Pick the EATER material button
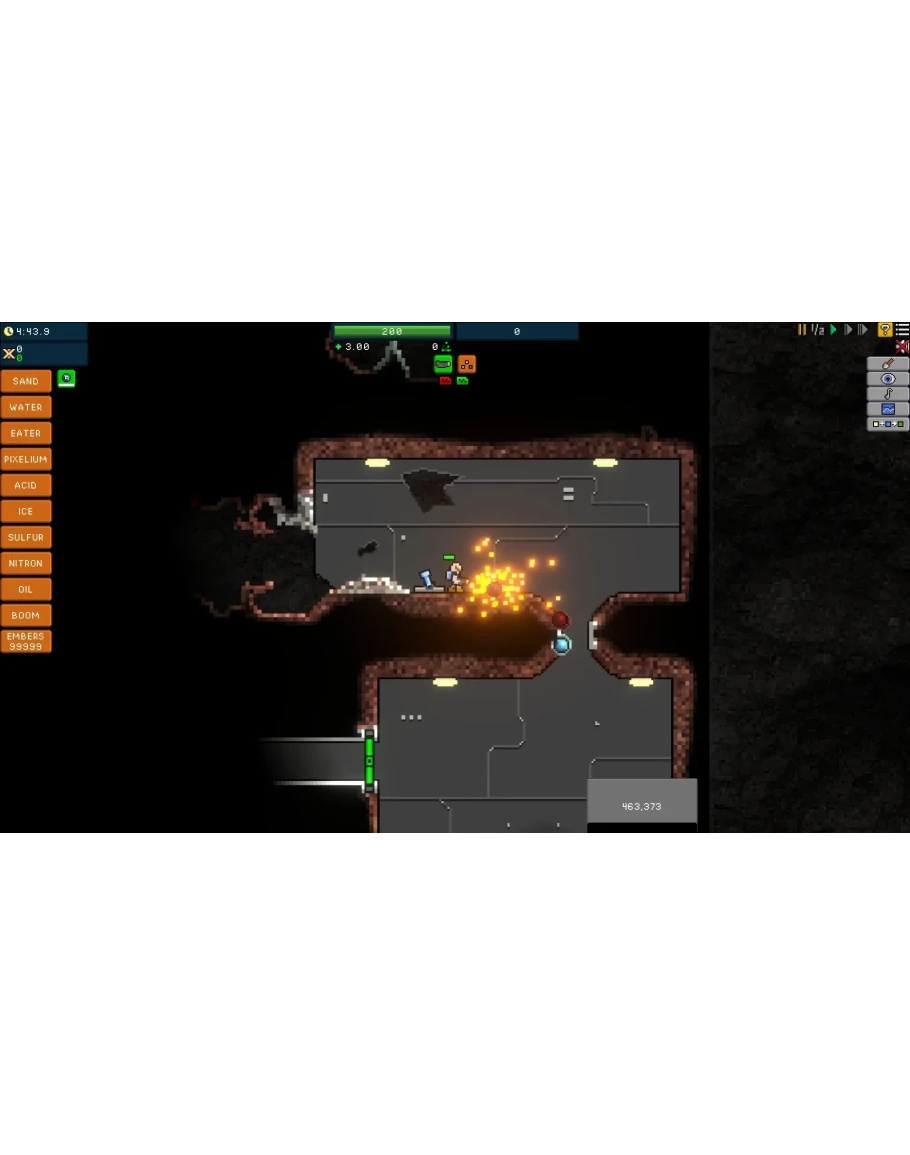Image resolution: width=910 pixels, height=1155 pixels. tap(26, 433)
